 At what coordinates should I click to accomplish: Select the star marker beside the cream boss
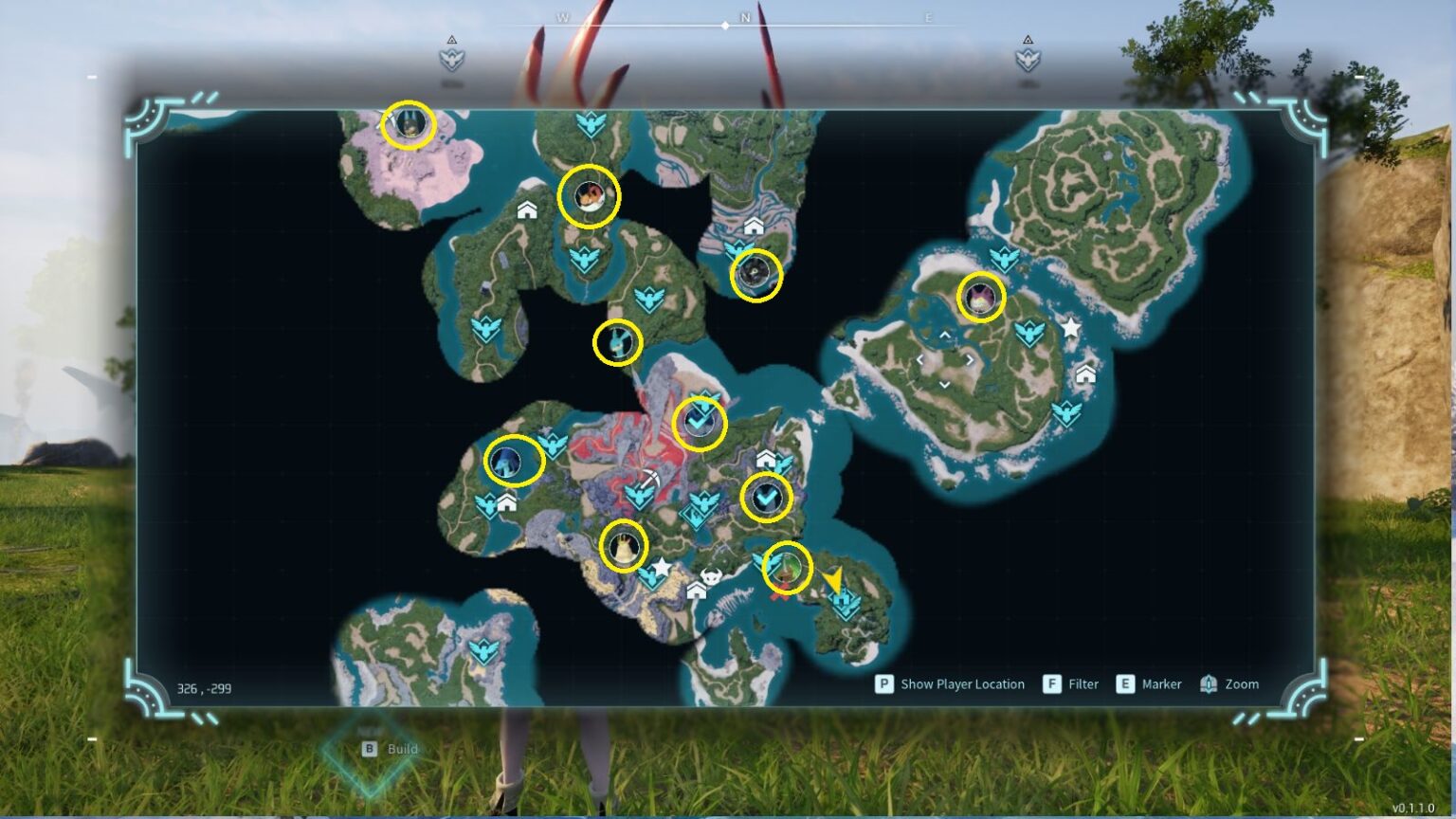[661, 567]
